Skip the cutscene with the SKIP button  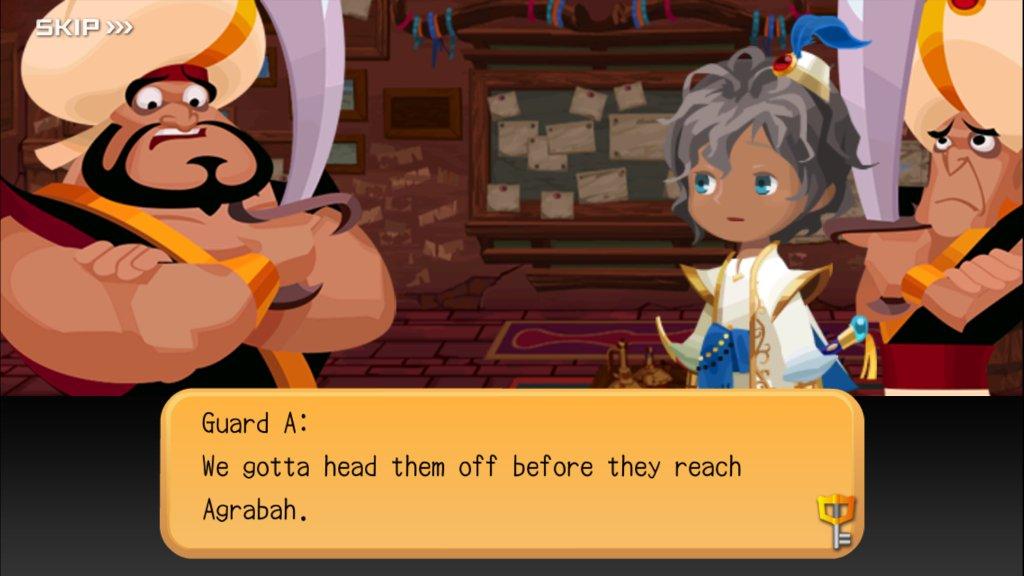[84, 28]
